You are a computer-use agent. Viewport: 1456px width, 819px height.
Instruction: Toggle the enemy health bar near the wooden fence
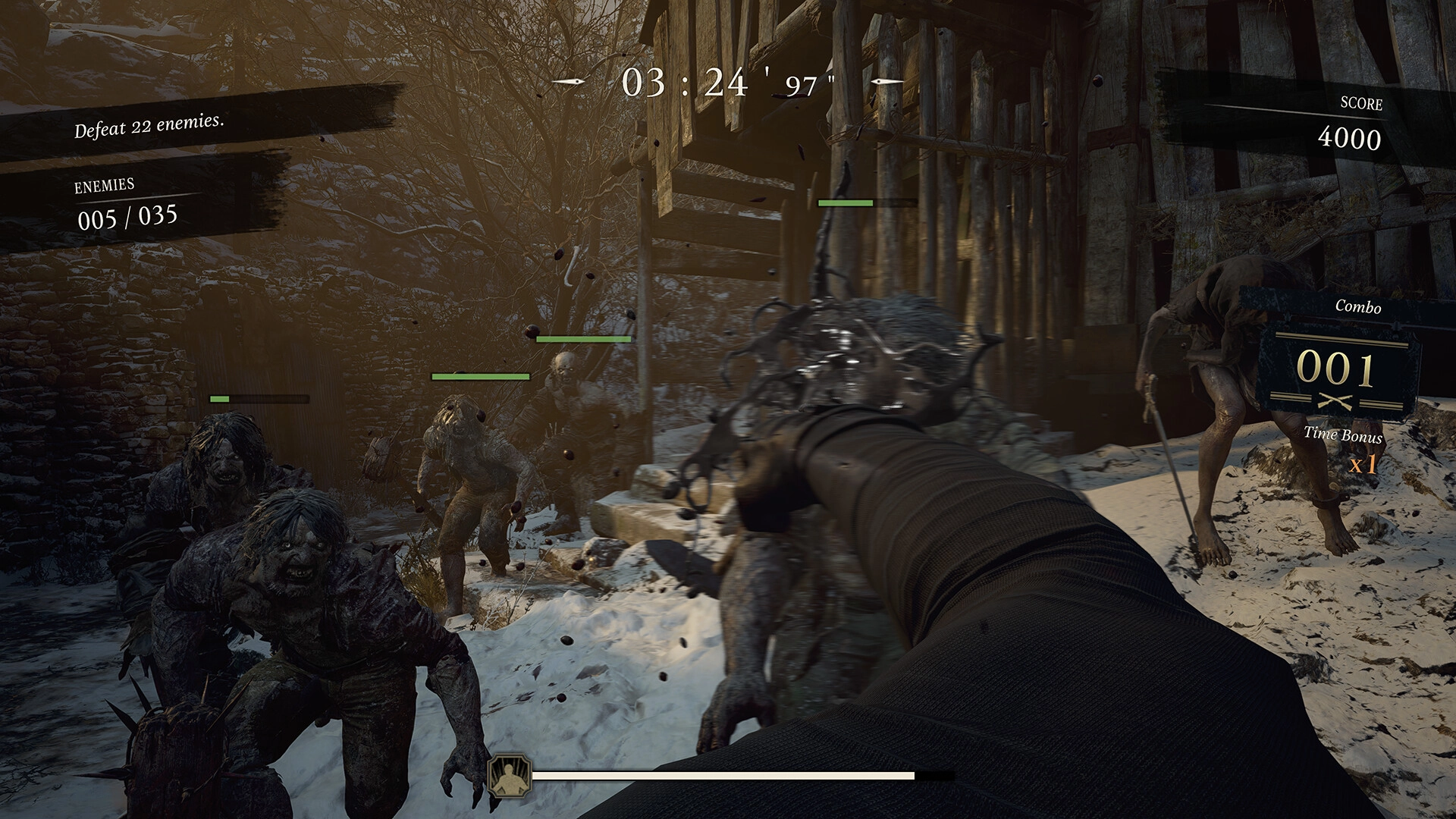pos(844,202)
